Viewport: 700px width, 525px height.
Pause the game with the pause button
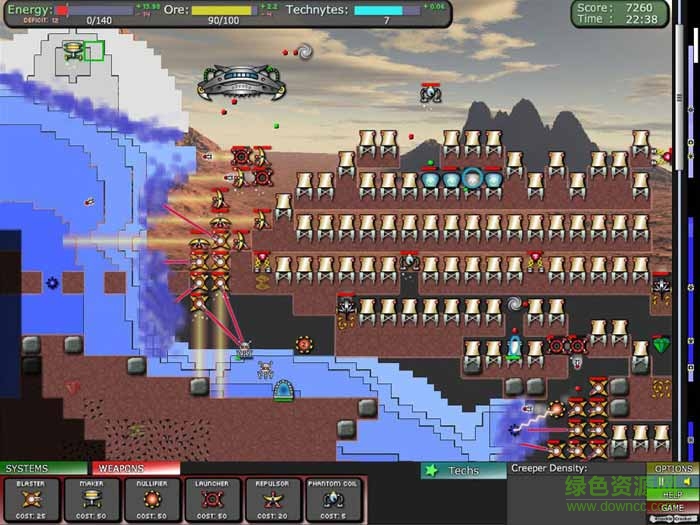pyautogui.click(x=661, y=481)
